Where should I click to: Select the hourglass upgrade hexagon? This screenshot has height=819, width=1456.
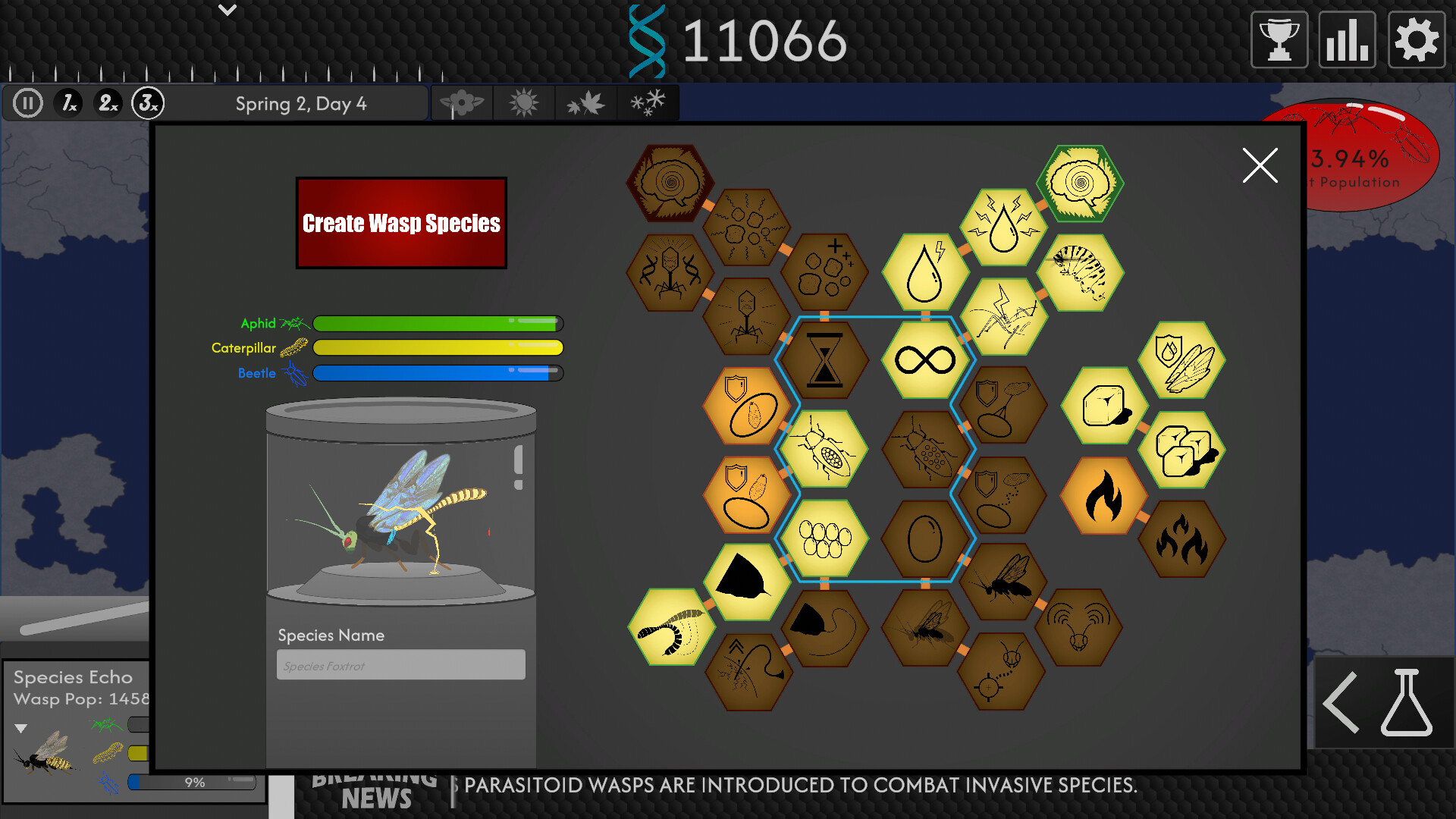827,359
